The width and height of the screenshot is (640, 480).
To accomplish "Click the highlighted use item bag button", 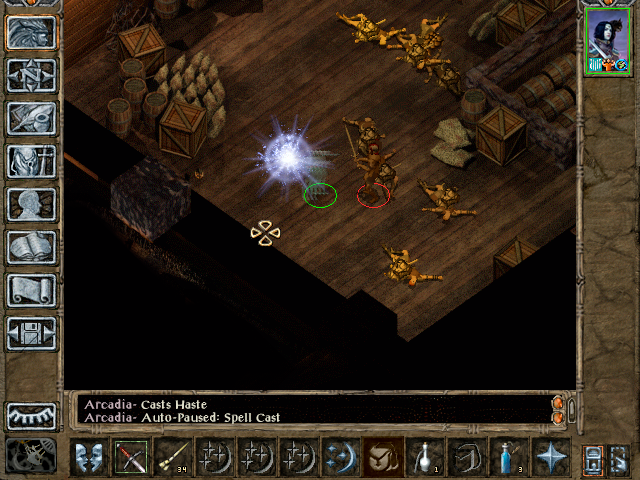I will [x=383, y=457].
